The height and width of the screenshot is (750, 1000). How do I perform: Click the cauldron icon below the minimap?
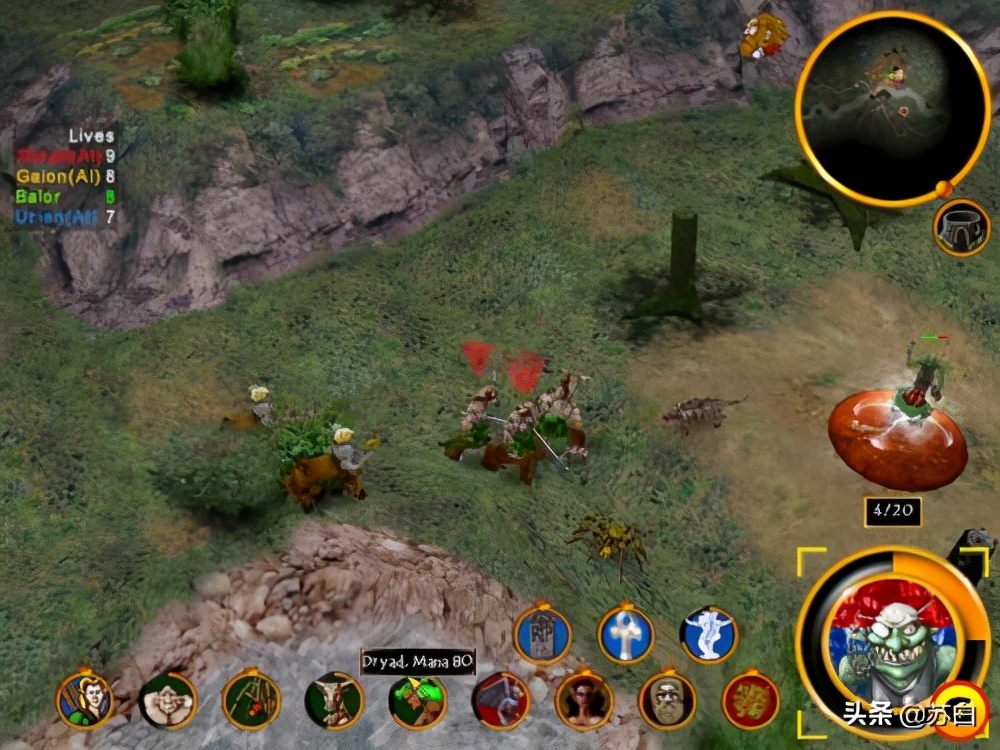(961, 228)
